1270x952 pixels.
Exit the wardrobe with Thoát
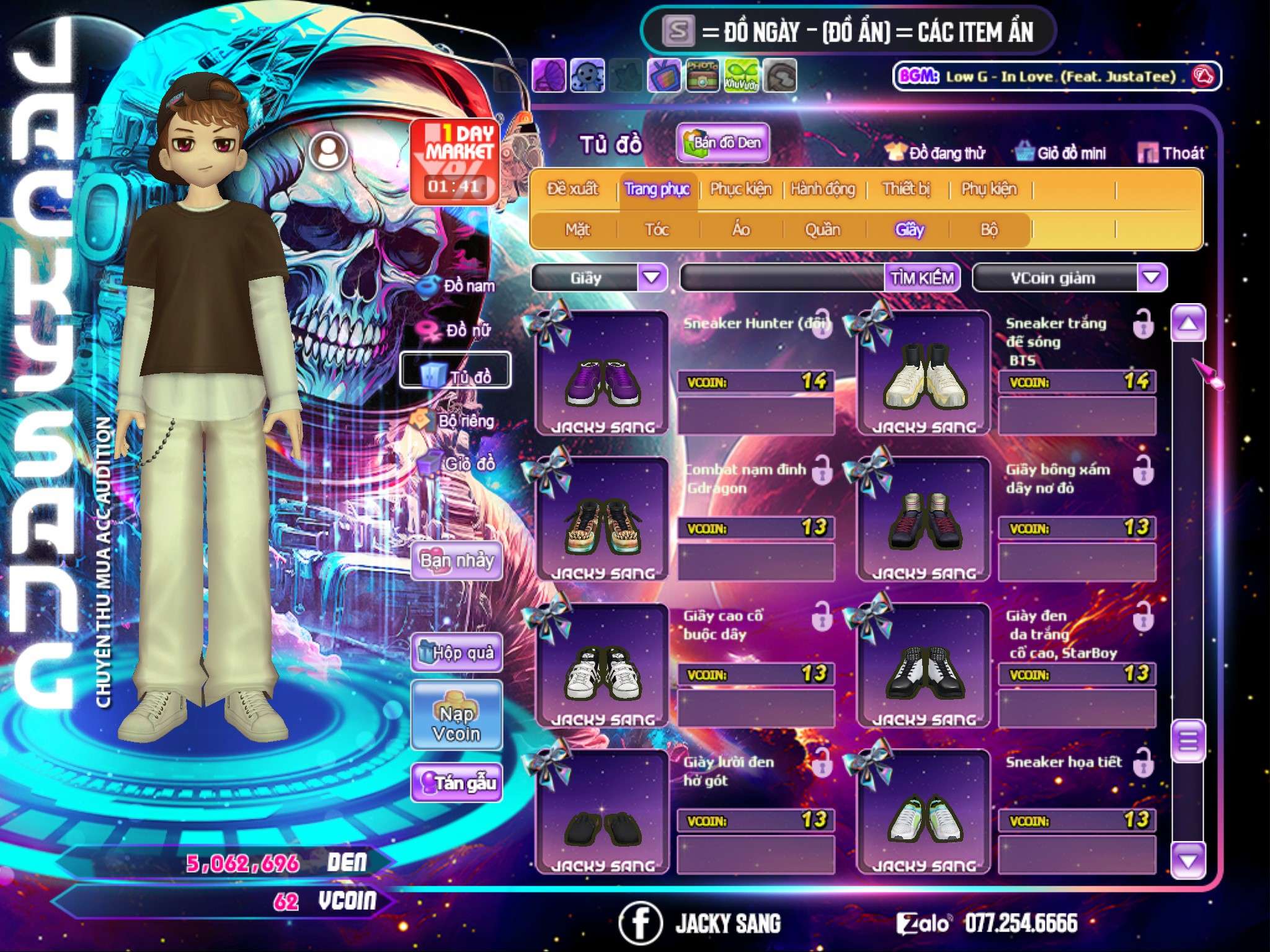point(1171,153)
